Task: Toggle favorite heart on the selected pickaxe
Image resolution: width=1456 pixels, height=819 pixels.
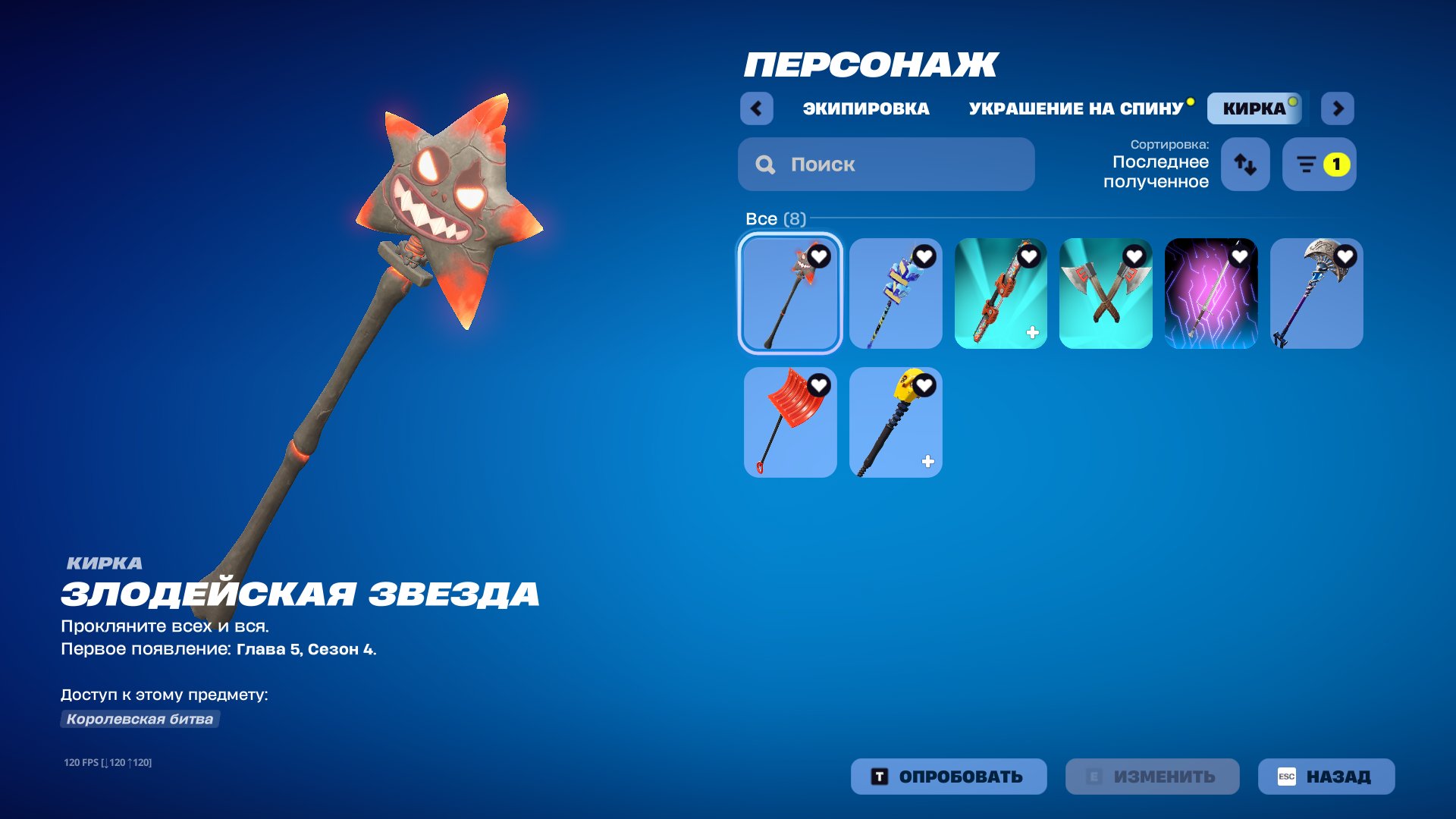Action: 818,257
